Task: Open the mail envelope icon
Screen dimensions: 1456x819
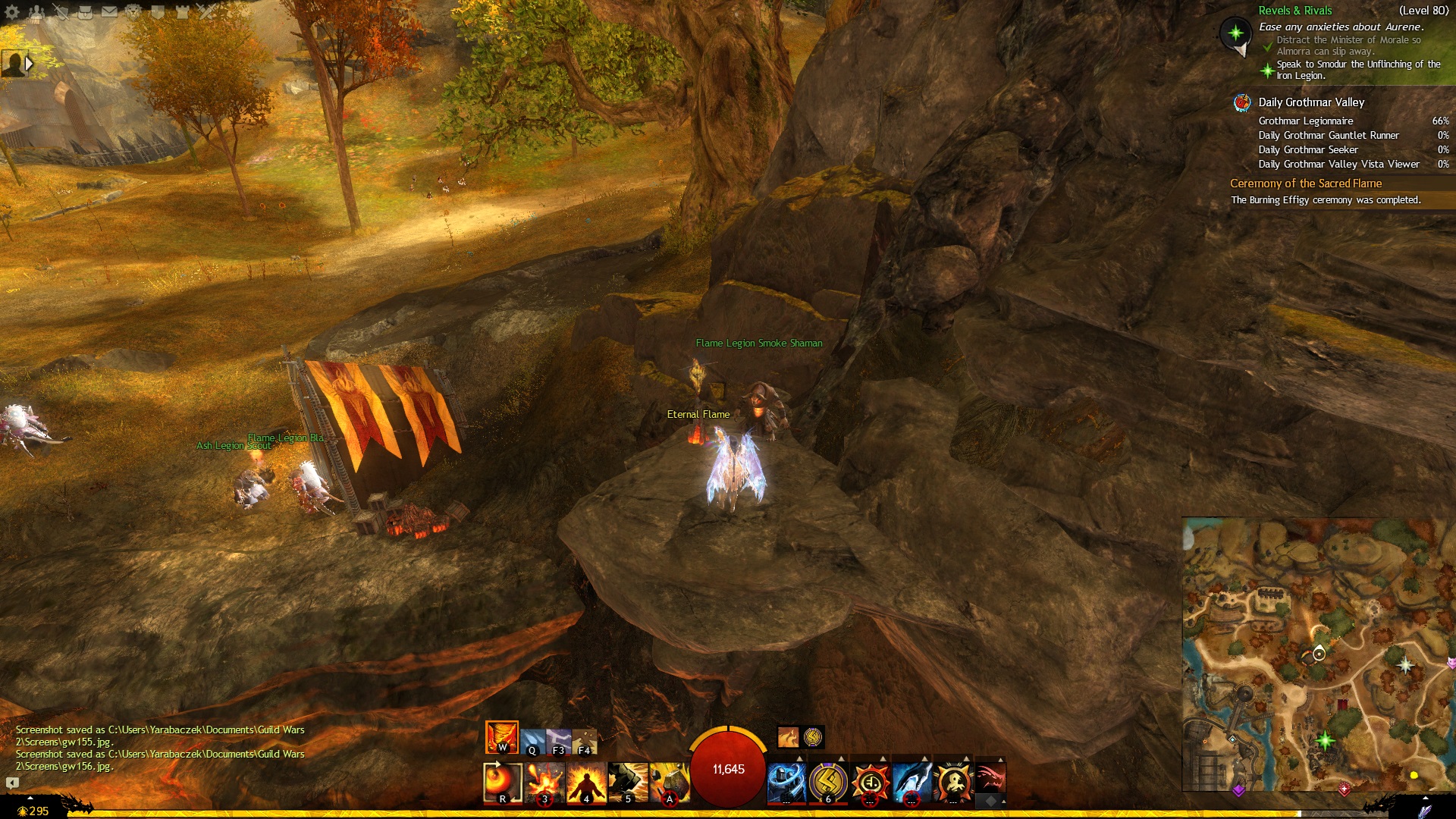Action: (109, 11)
